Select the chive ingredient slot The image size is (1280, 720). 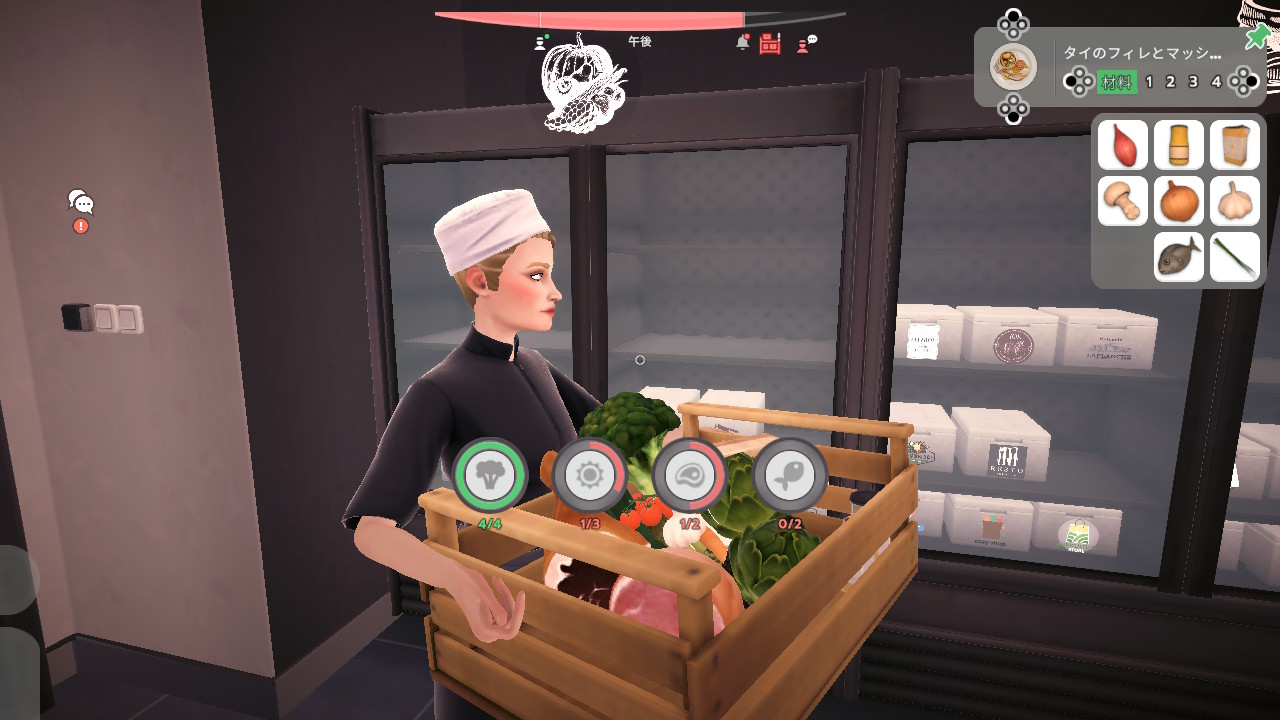[x=1235, y=257]
